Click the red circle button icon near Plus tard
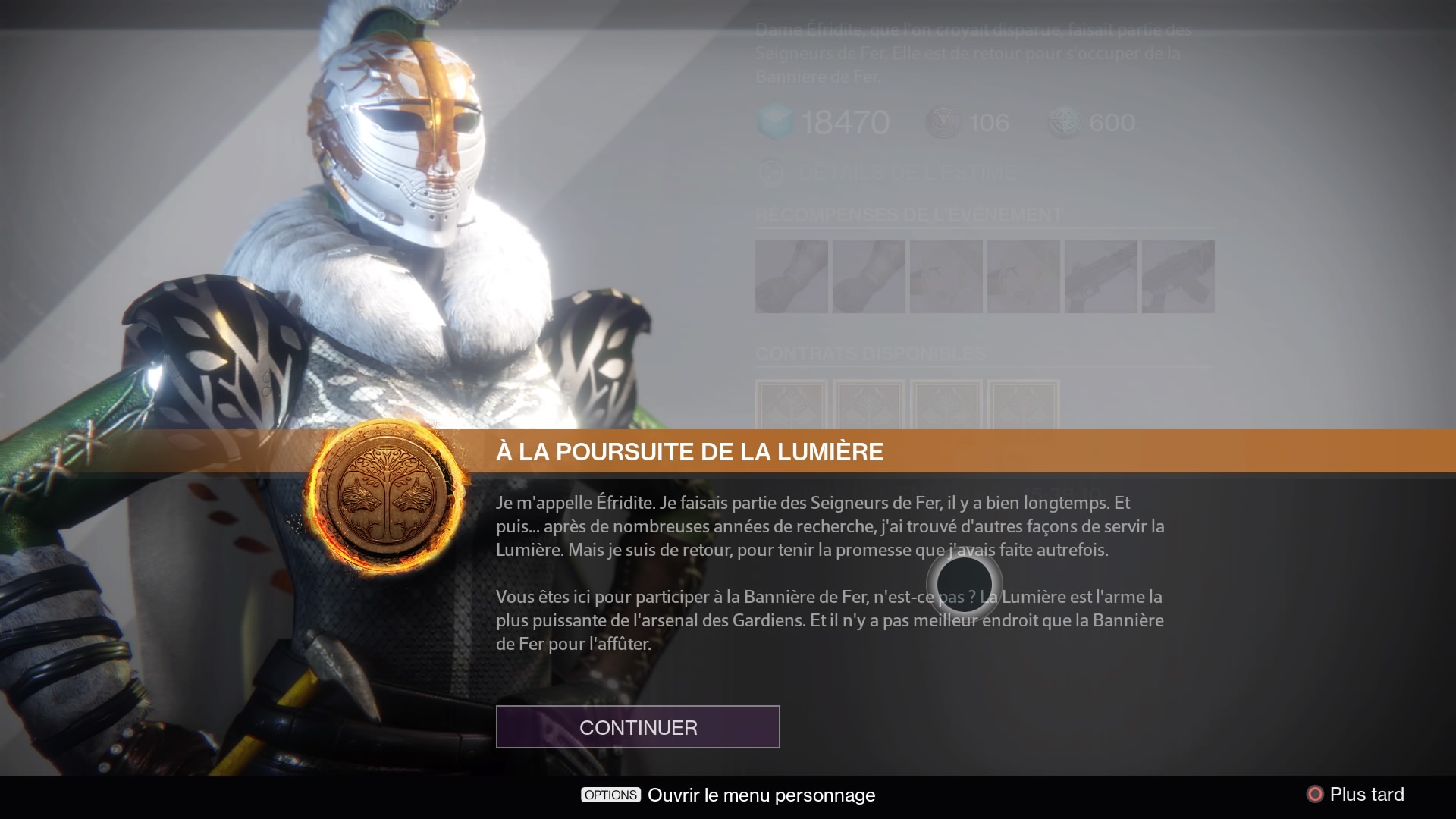The image size is (1456, 819). point(1316,794)
